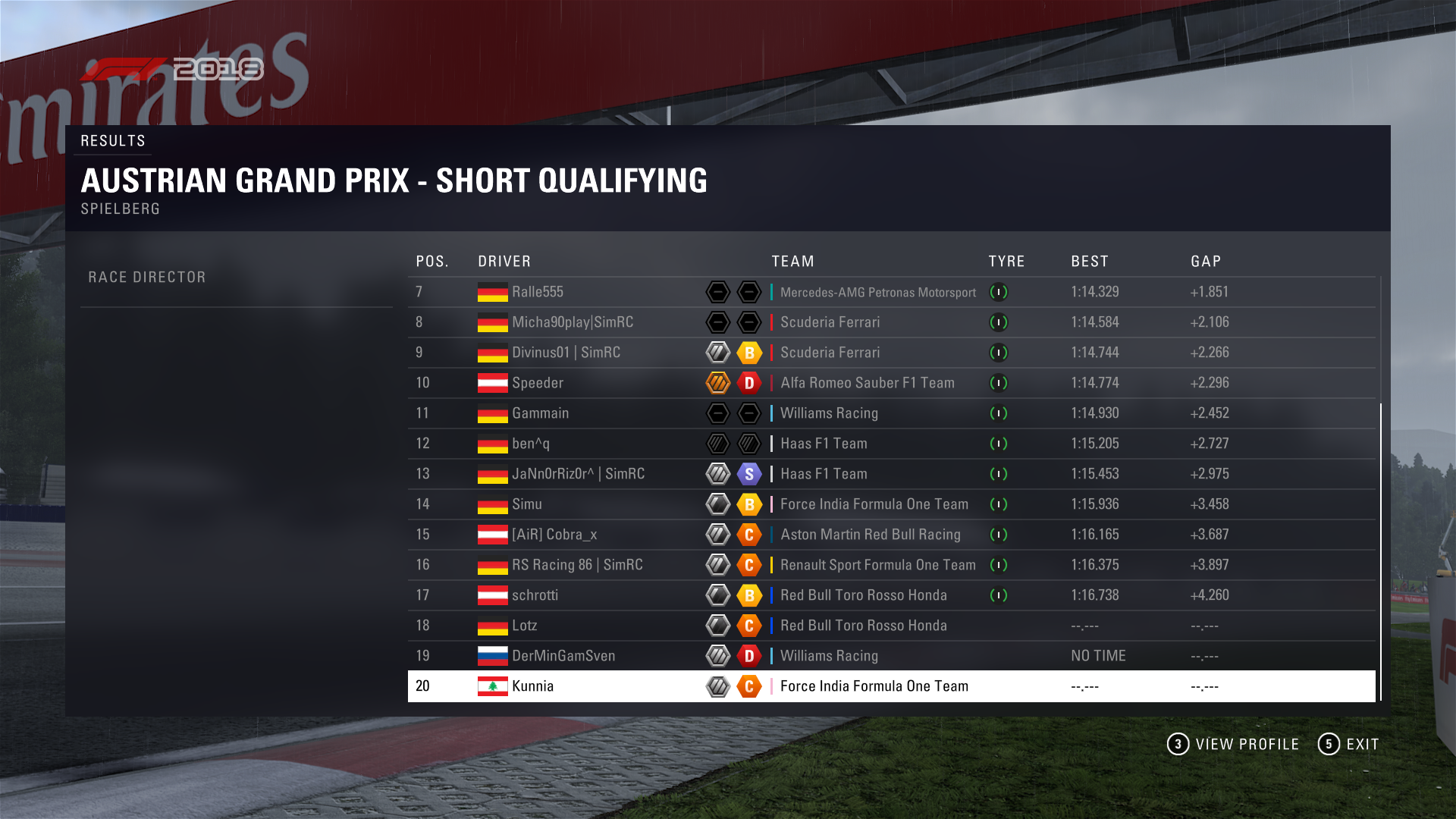Select the Divinus01 | SimRC row
This screenshot has width=1456, height=819.
pos(566,353)
